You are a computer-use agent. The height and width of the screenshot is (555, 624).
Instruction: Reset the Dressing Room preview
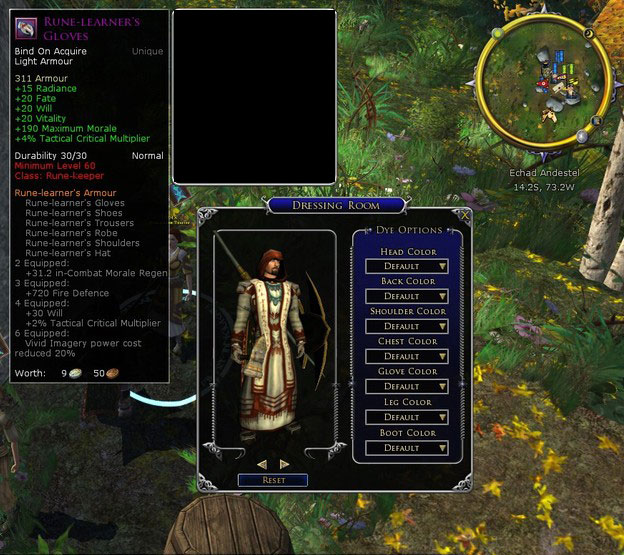(x=273, y=480)
